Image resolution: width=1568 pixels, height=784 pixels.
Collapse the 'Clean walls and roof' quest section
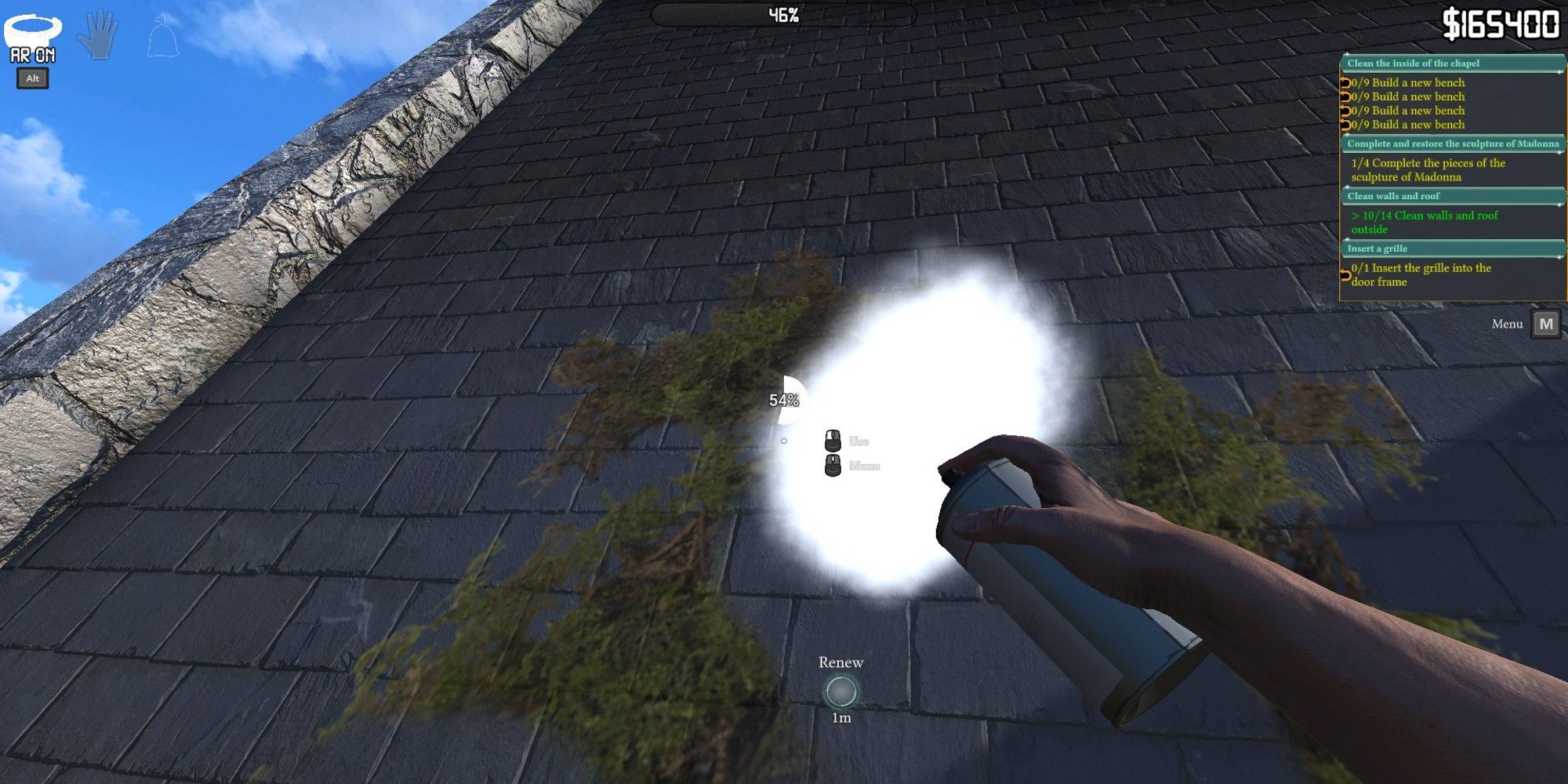click(x=1450, y=197)
